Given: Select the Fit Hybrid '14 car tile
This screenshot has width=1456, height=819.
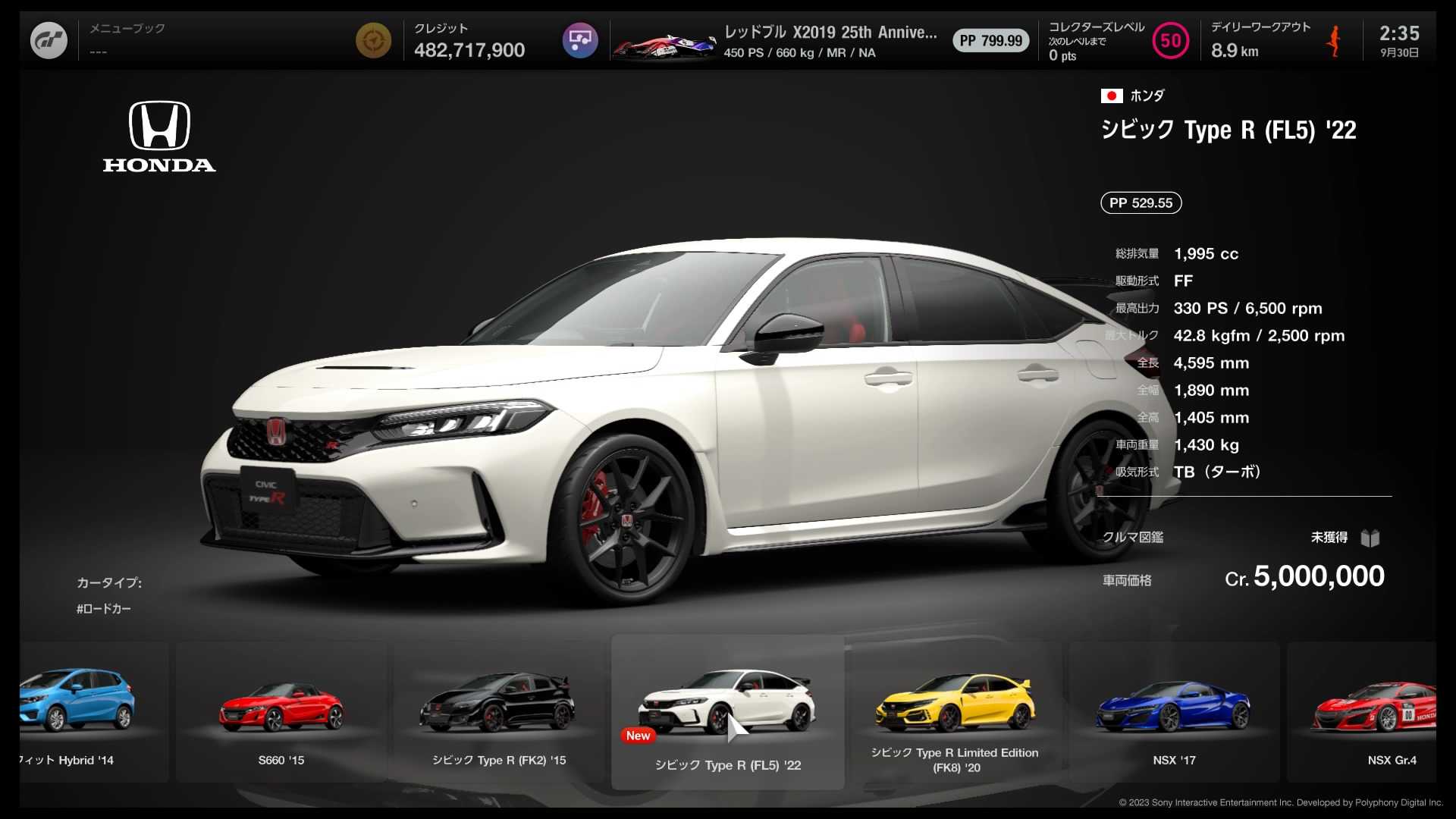Looking at the screenshot, I should coord(83,713).
